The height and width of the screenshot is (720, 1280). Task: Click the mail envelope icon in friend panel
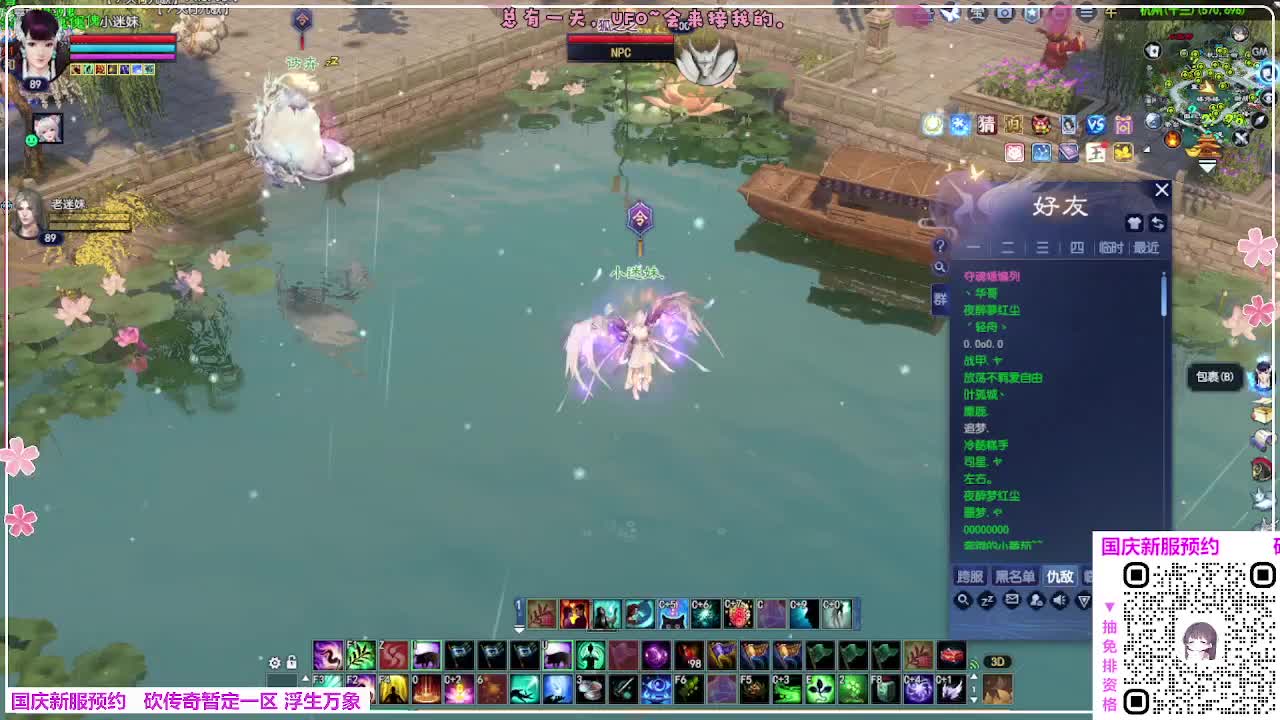[x=1013, y=600]
